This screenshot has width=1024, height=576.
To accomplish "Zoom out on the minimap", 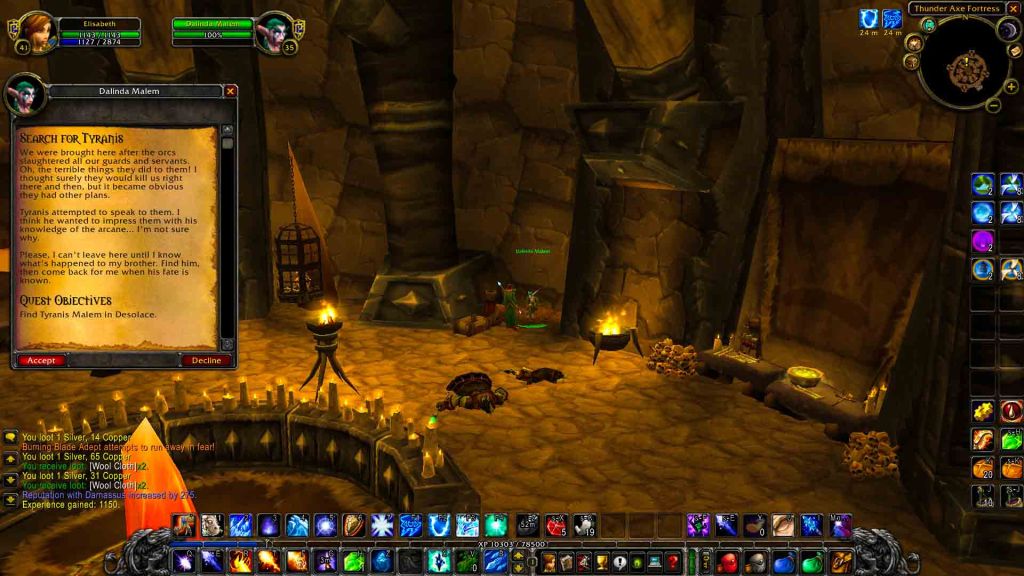I will [x=993, y=104].
